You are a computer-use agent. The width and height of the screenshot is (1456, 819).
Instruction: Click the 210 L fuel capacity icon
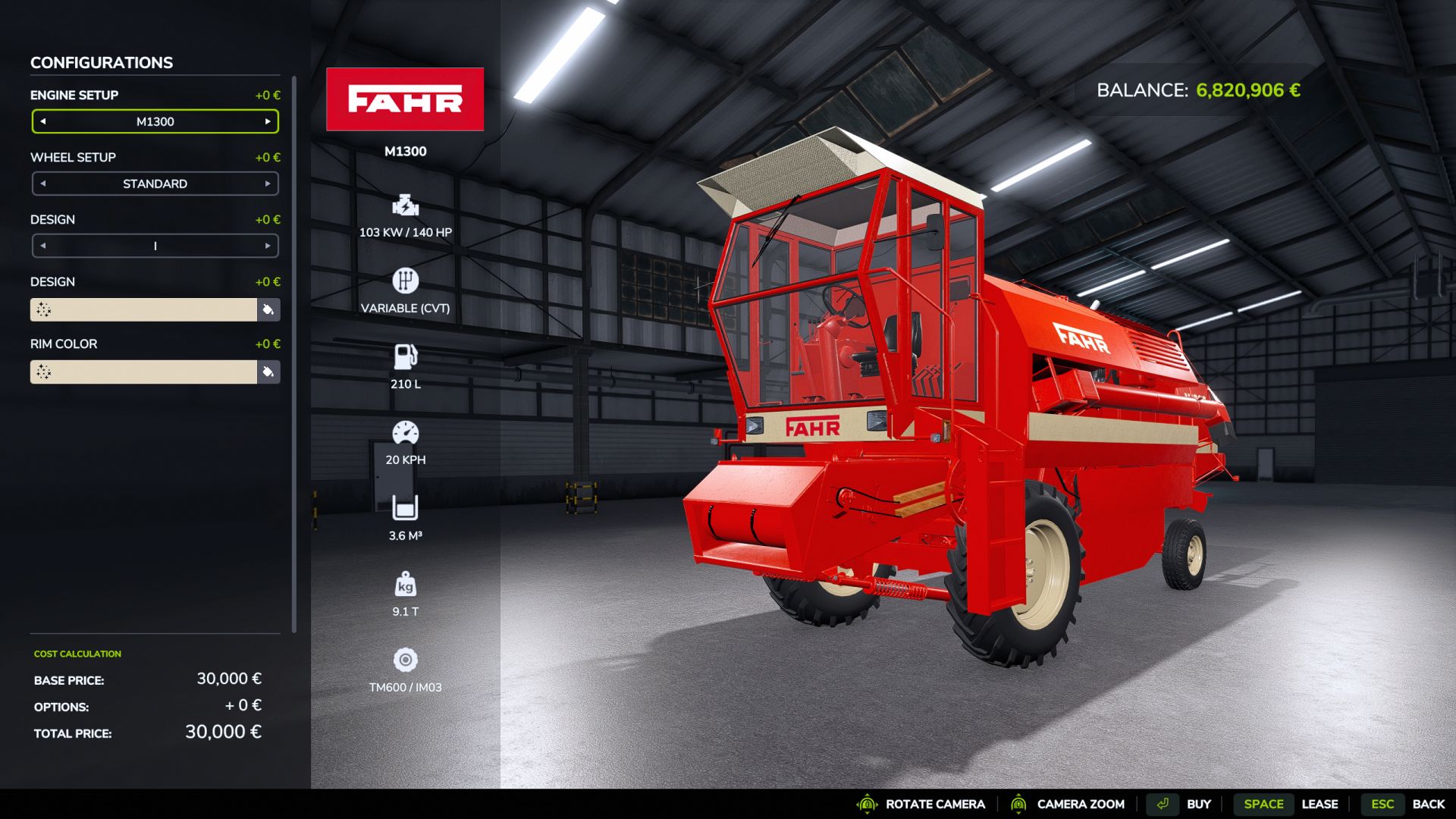(405, 356)
